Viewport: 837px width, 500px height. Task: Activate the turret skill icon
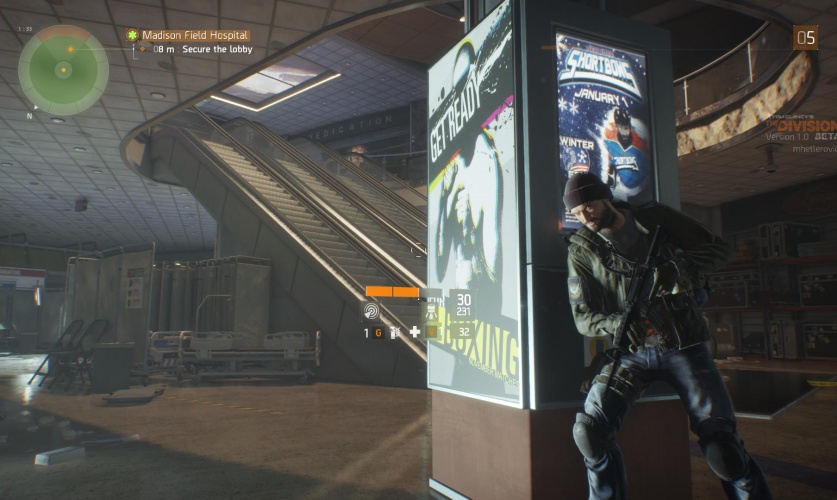point(432,310)
